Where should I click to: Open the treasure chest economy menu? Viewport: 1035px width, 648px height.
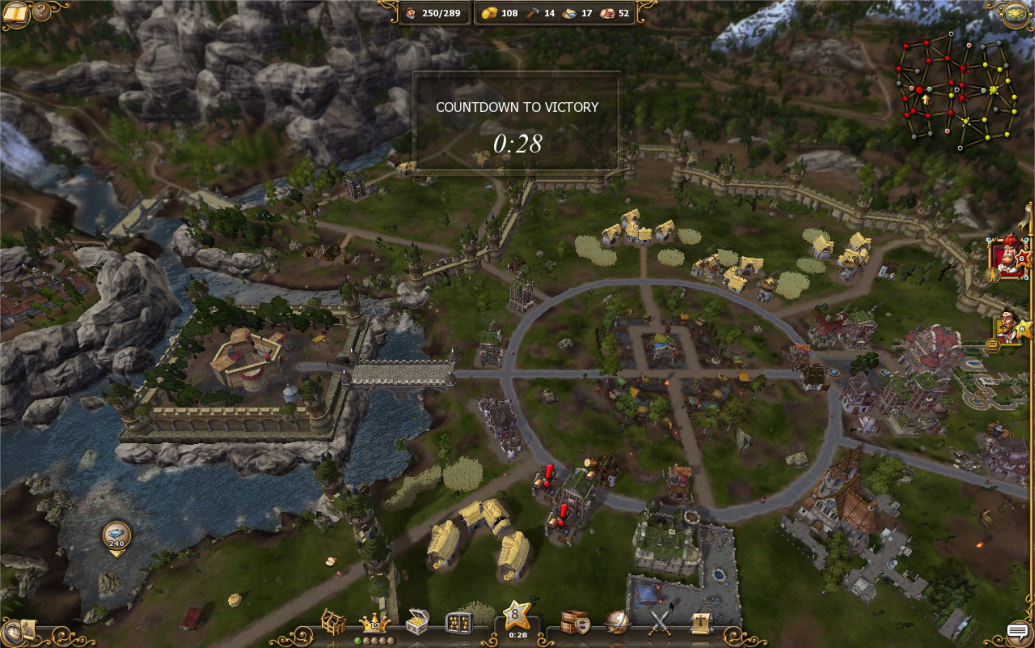click(418, 621)
